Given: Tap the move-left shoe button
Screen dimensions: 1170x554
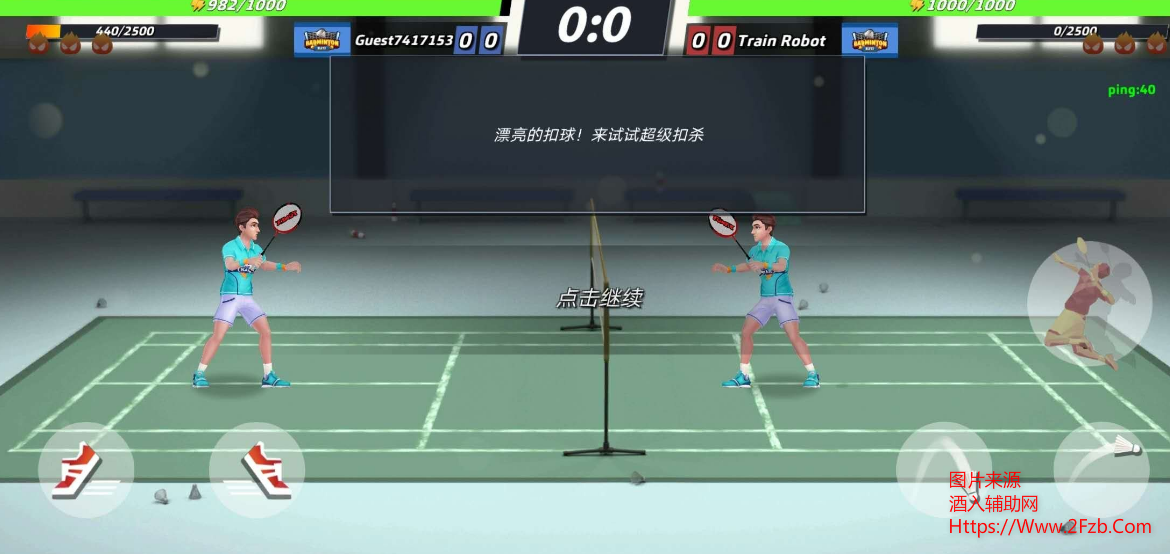Looking at the screenshot, I should pos(86,469).
